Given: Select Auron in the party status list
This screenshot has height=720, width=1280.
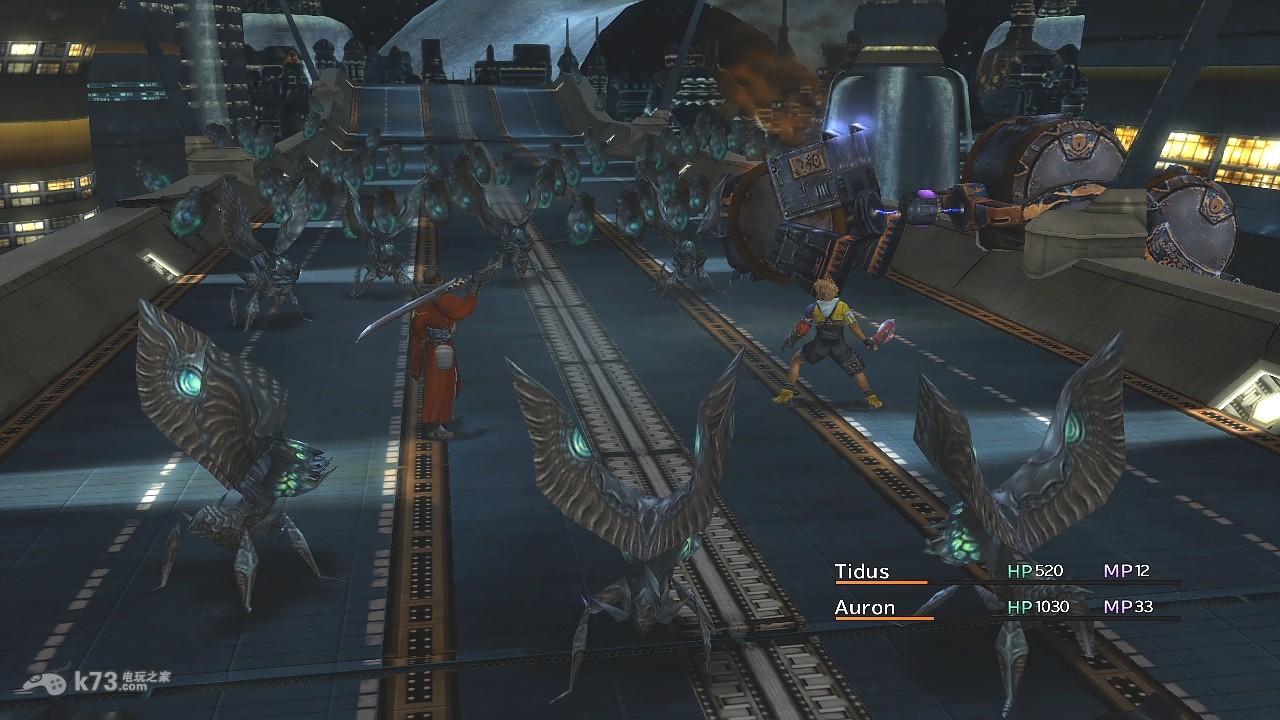Looking at the screenshot, I should coord(865,607).
